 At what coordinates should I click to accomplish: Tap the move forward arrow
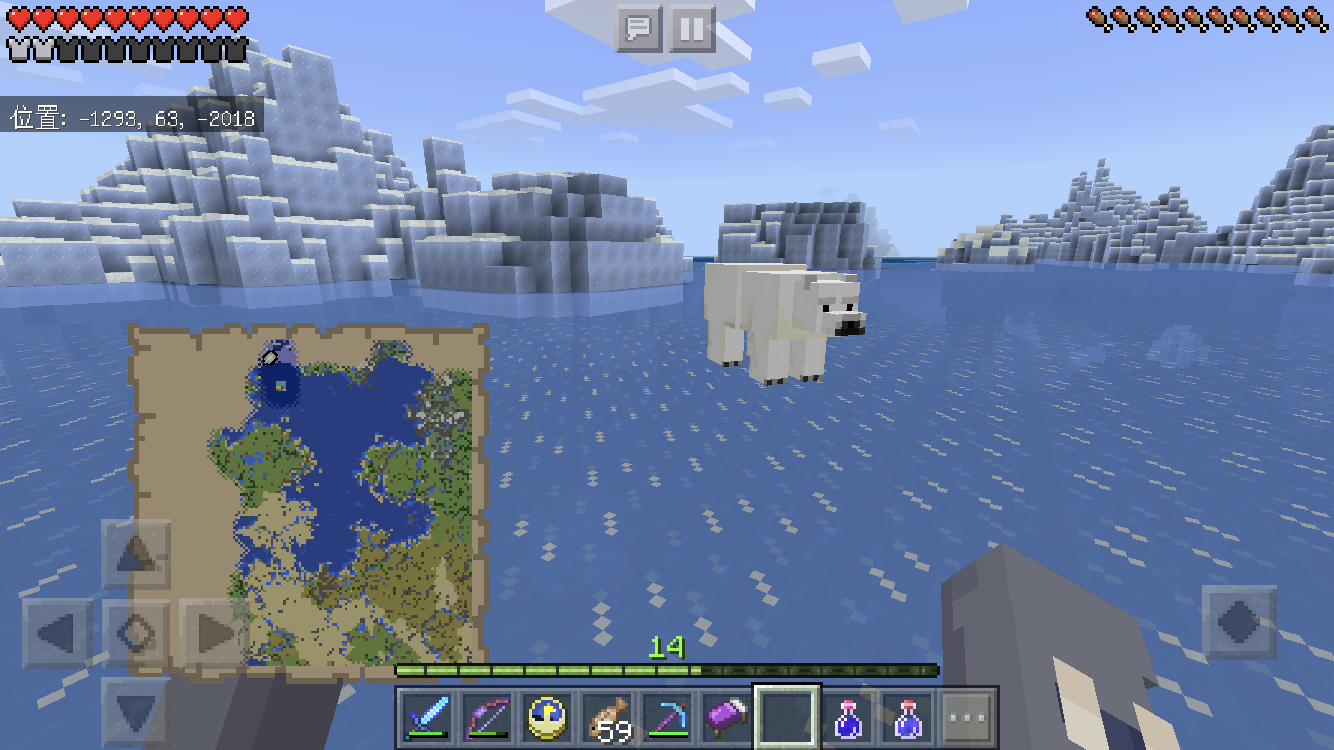[x=136, y=555]
